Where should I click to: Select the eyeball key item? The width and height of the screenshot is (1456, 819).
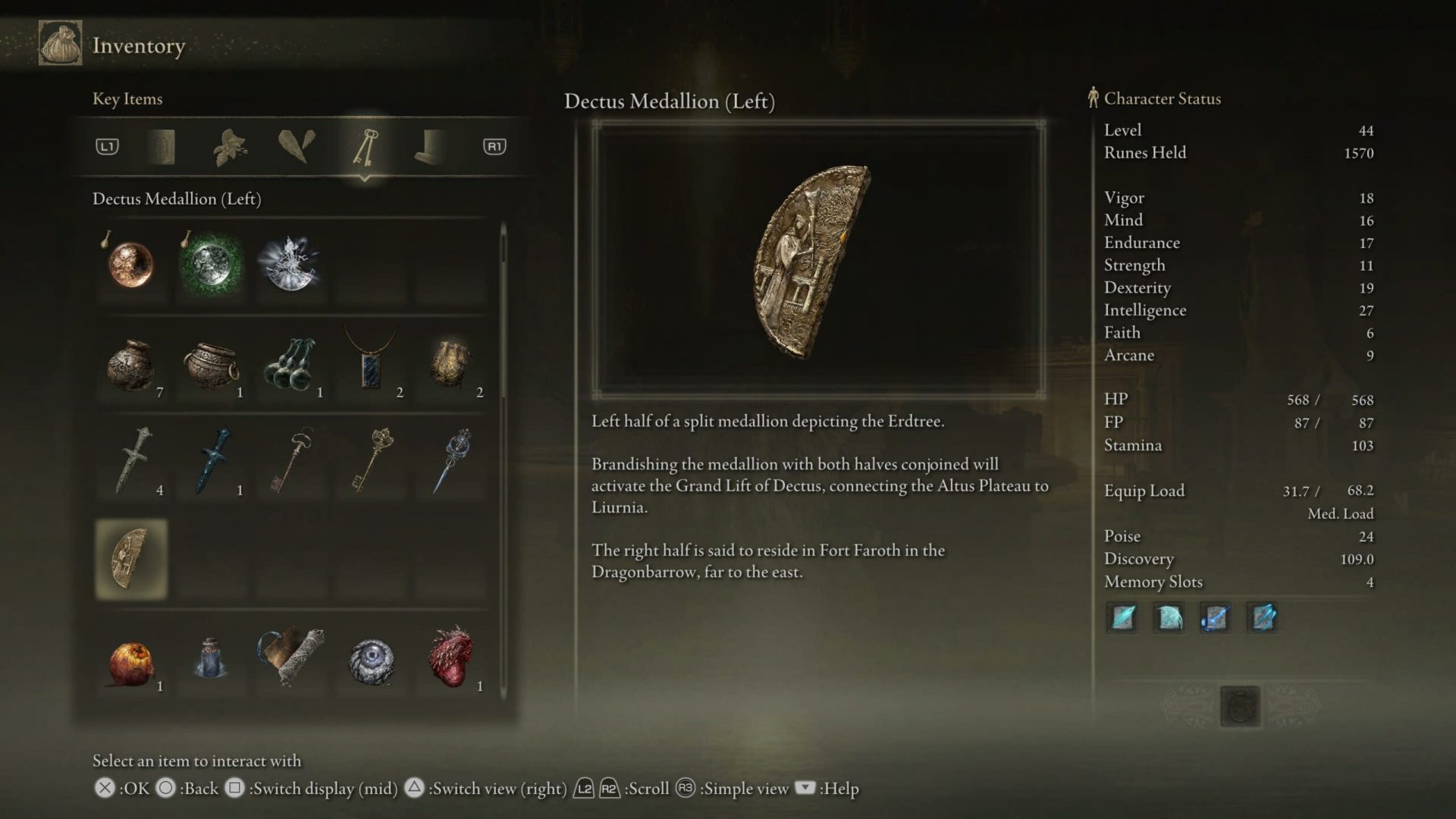[x=372, y=660]
